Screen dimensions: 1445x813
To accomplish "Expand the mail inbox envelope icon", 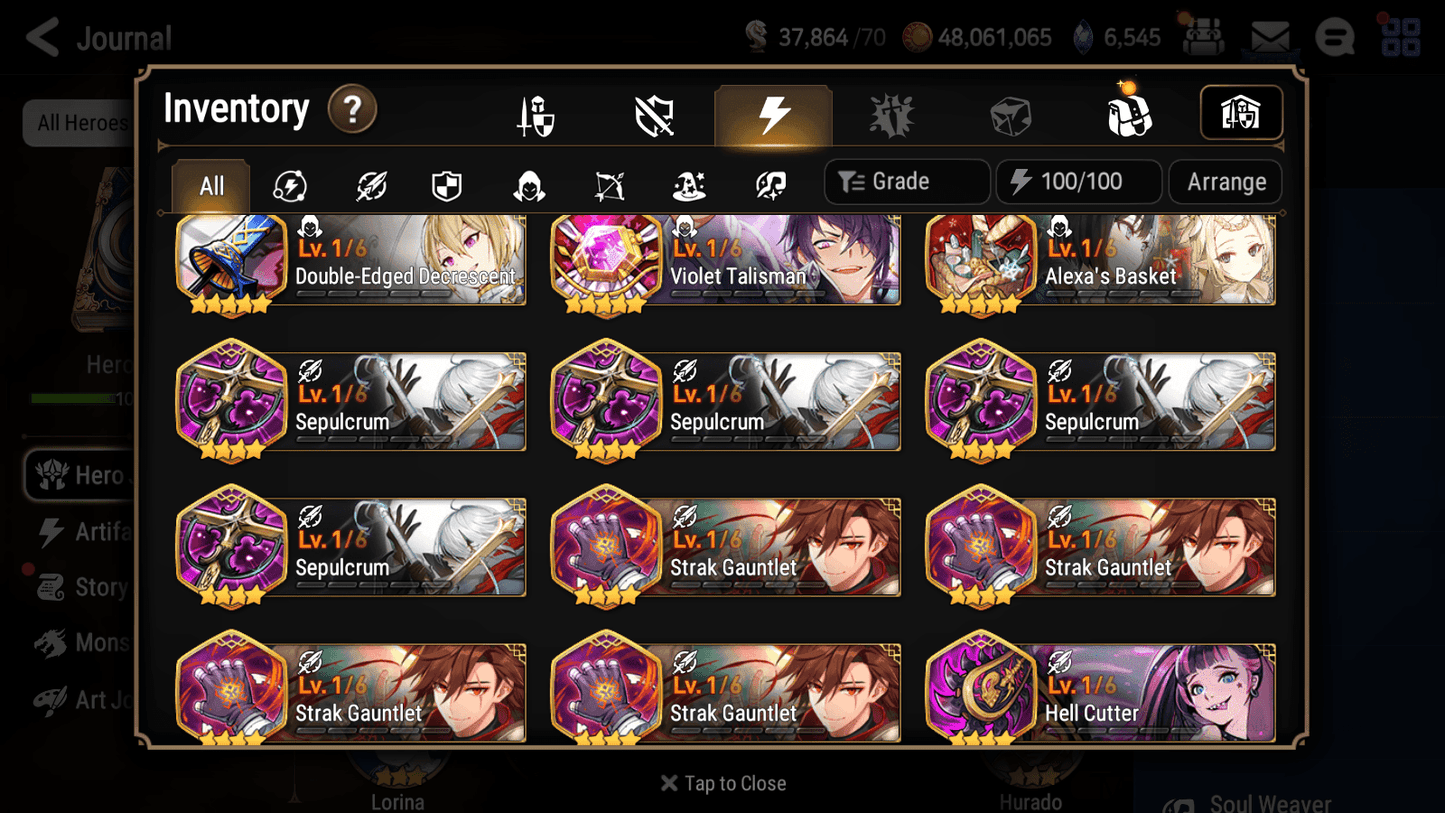I will 1270,36.
